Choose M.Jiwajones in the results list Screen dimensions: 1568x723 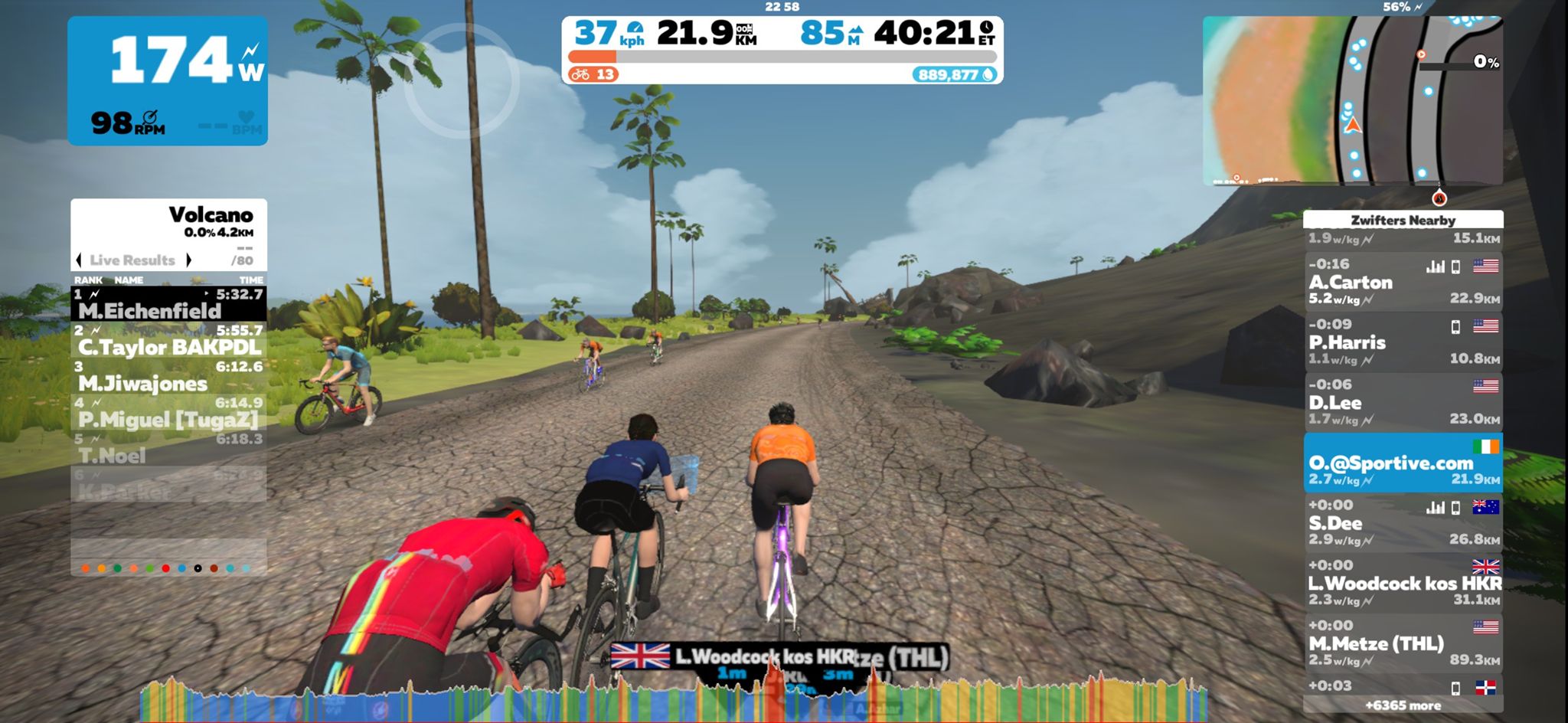click(168, 376)
